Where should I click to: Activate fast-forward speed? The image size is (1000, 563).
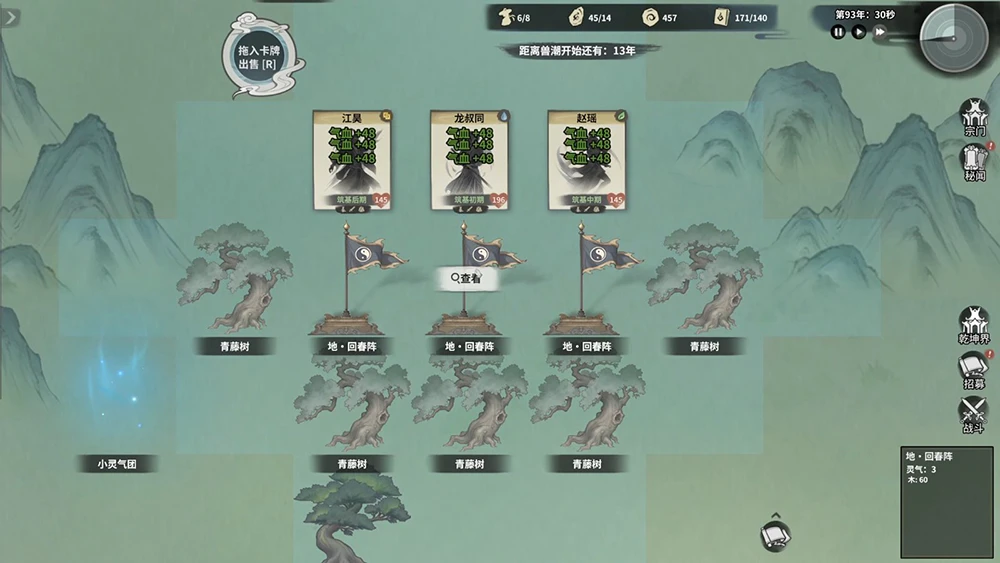point(880,32)
